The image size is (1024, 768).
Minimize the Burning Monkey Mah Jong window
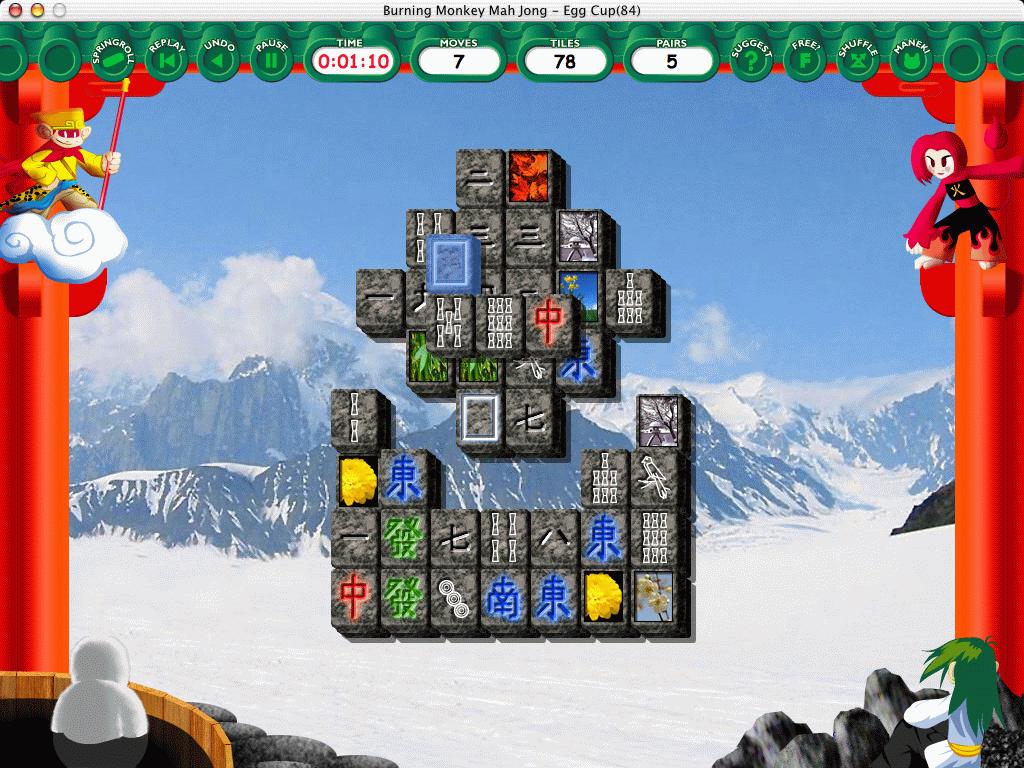(33, 10)
